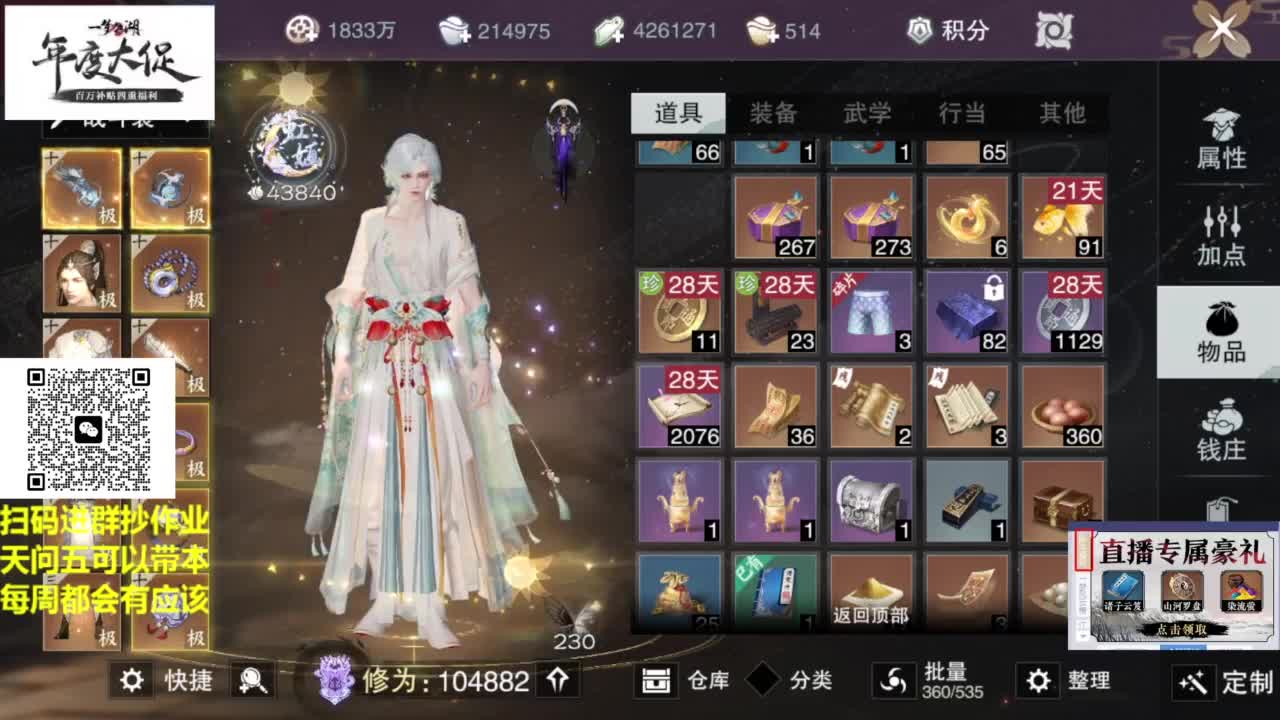This screenshot has width=1280, height=720.
Task: Select the 21天 goldfish item thumbnail
Action: pyautogui.click(x=1062, y=216)
